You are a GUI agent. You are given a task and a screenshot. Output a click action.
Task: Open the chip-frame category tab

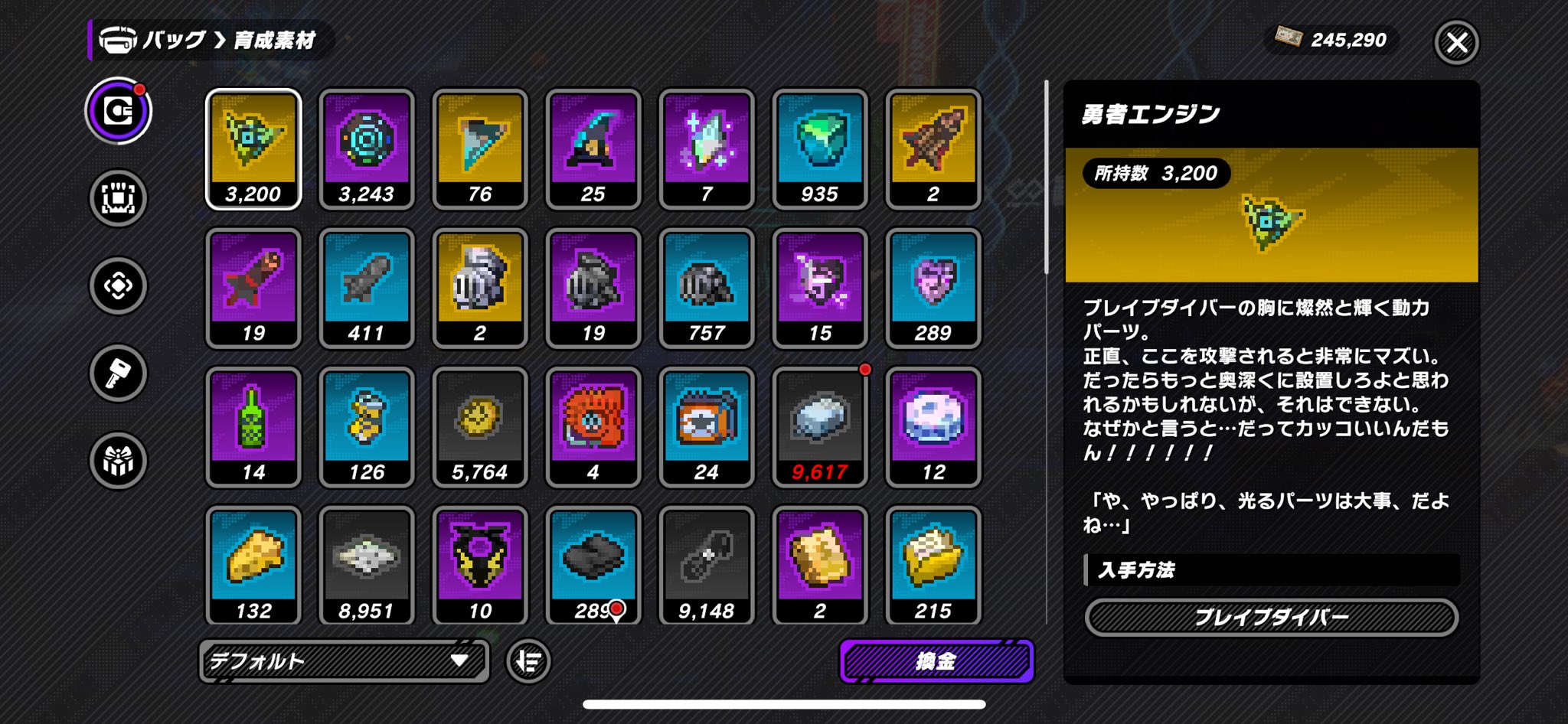(x=118, y=198)
